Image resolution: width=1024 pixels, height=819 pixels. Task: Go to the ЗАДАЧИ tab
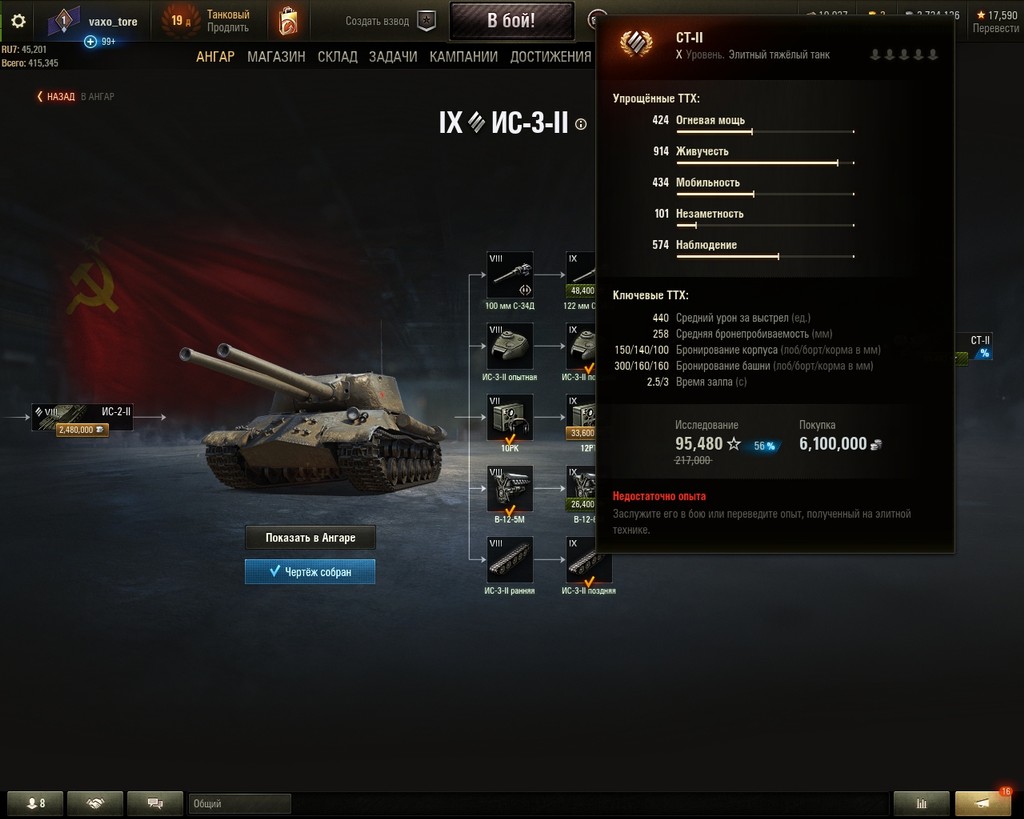click(x=393, y=57)
